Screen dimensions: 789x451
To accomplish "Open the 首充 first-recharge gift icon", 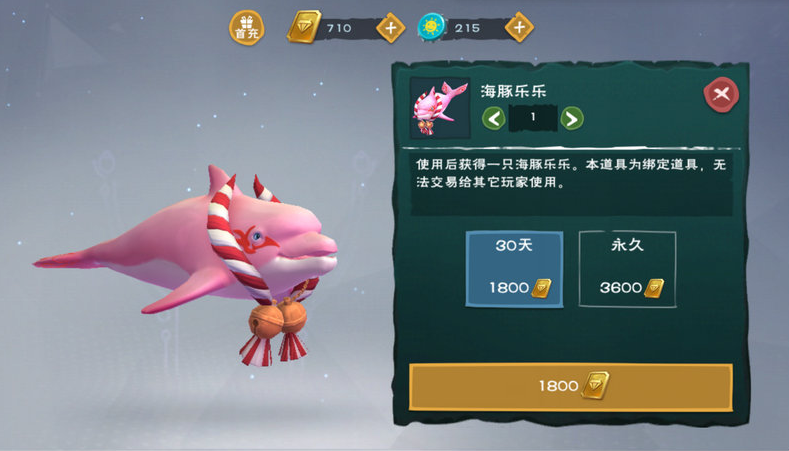I will tap(246, 28).
